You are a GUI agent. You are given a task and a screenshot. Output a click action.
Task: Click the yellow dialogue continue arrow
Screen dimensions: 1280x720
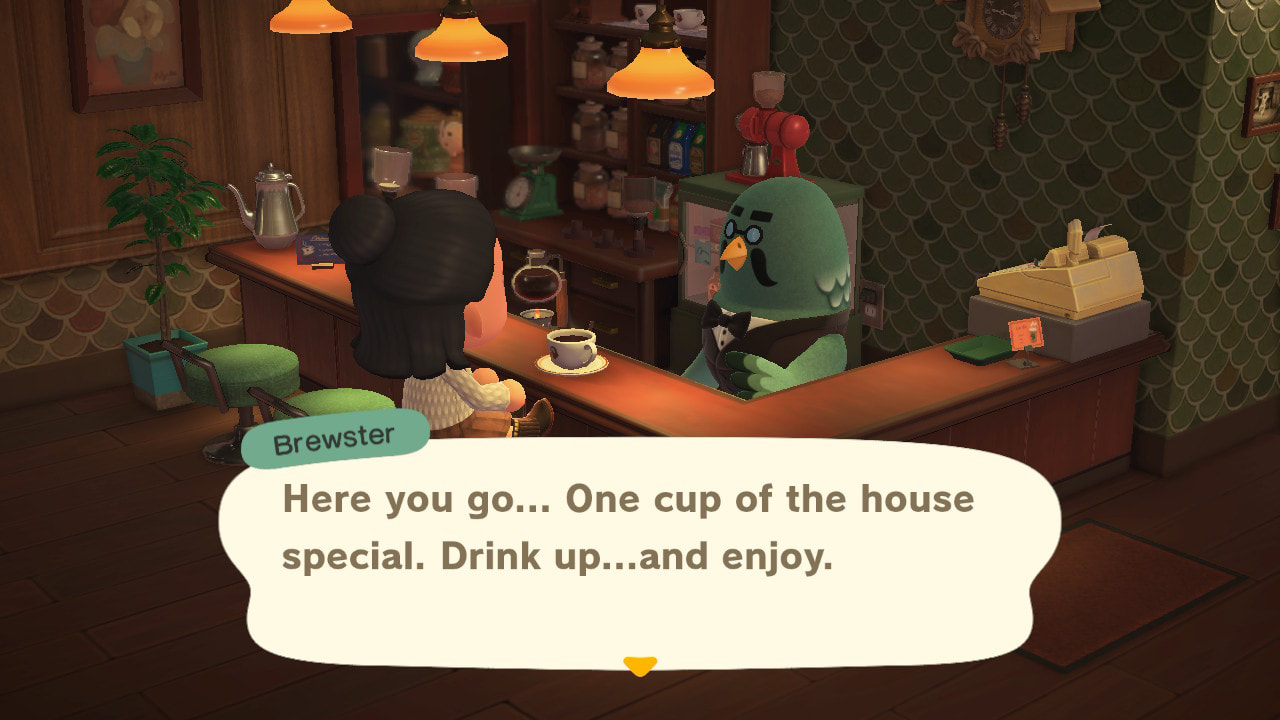[639, 665]
